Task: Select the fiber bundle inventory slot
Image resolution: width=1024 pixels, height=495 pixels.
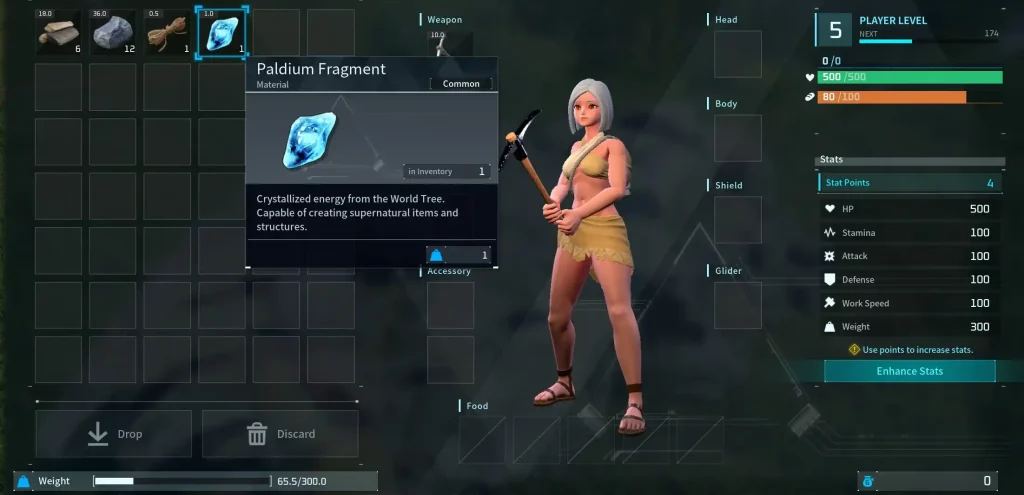Action: tap(167, 34)
